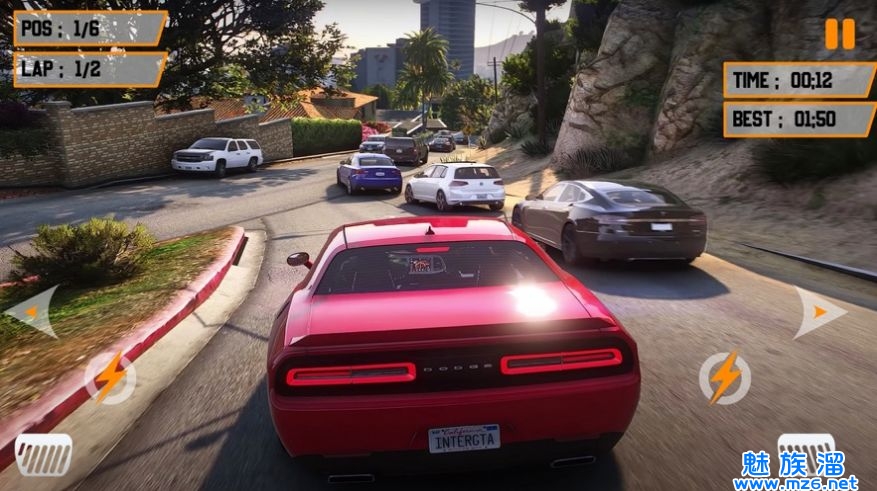This screenshot has height=491, width=877.
Task: Steer right with the right arrow control
Action: 820,312
